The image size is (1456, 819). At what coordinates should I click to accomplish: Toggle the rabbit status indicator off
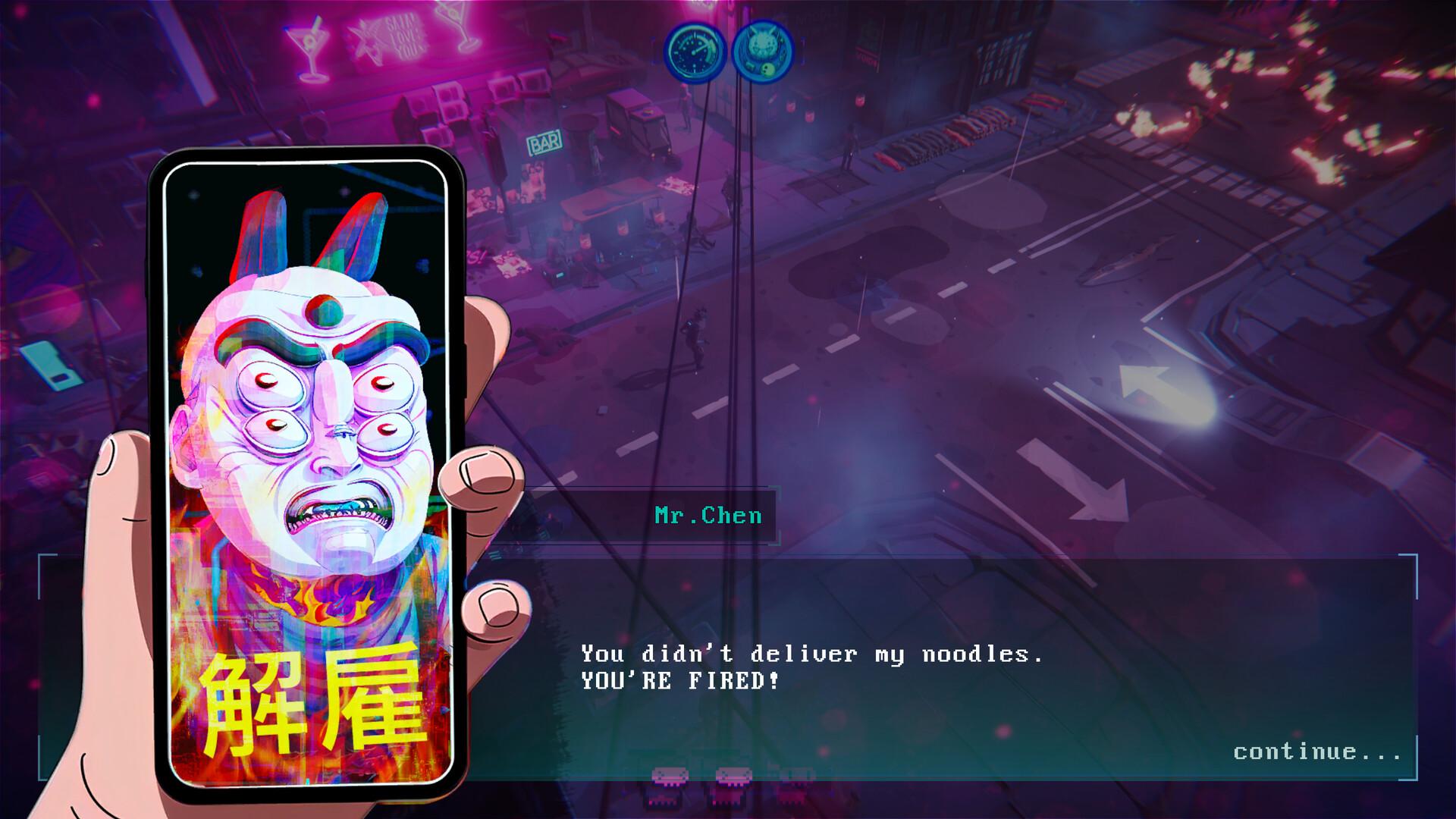(763, 50)
